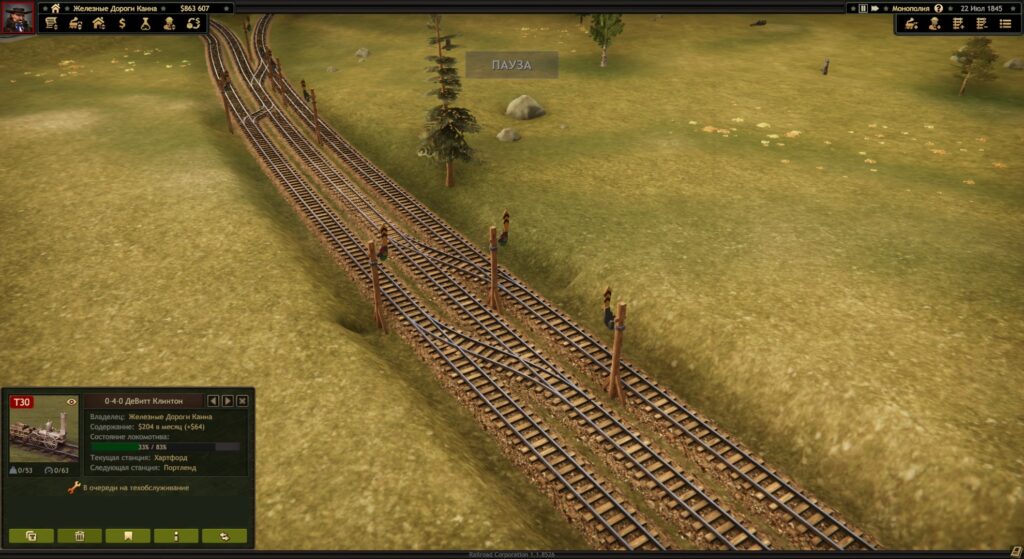Toggle the pause button in top bar
The height and width of the screenshot is (559, 1024).
[x=863, y=8]
